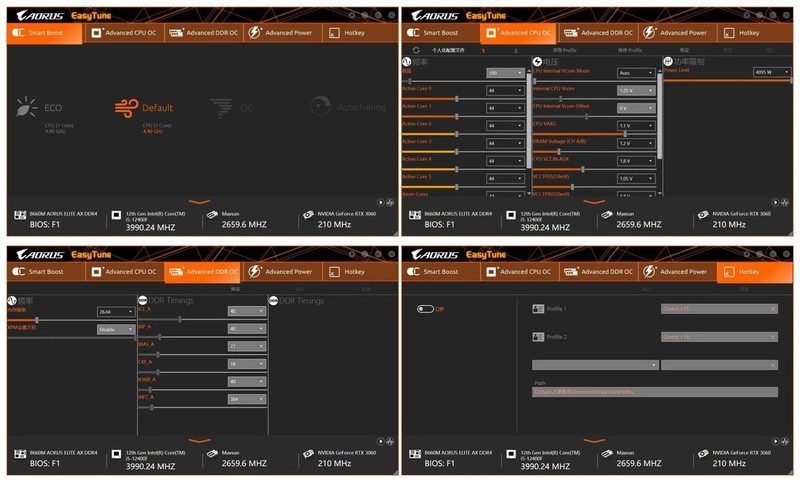Image resolution: width=800 pixels, height=482 pixels.
Task: Open the CPU VAXG voltage dropdown
Action: [636, 126]
